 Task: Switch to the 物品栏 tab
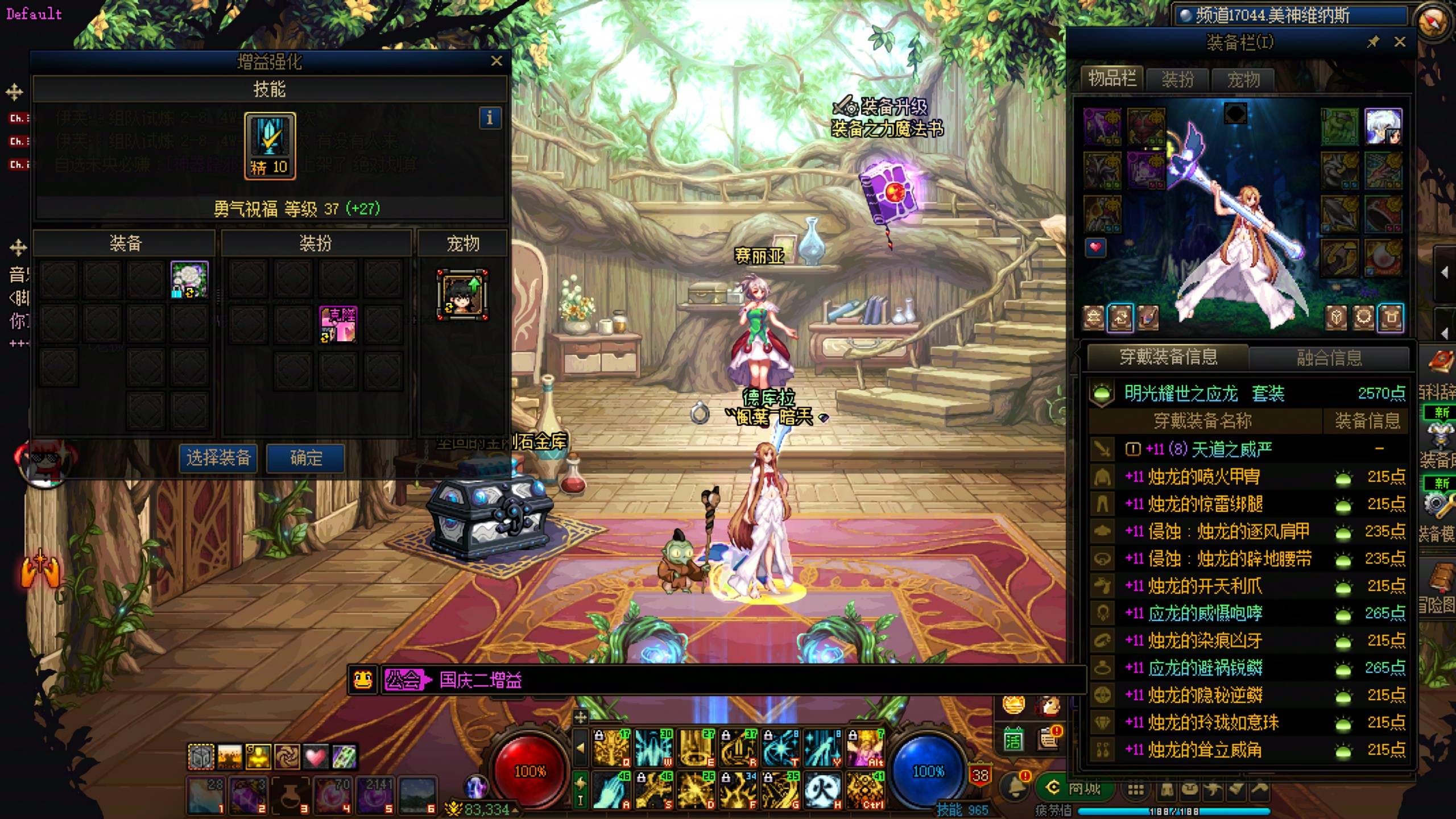coord(1111,79)
